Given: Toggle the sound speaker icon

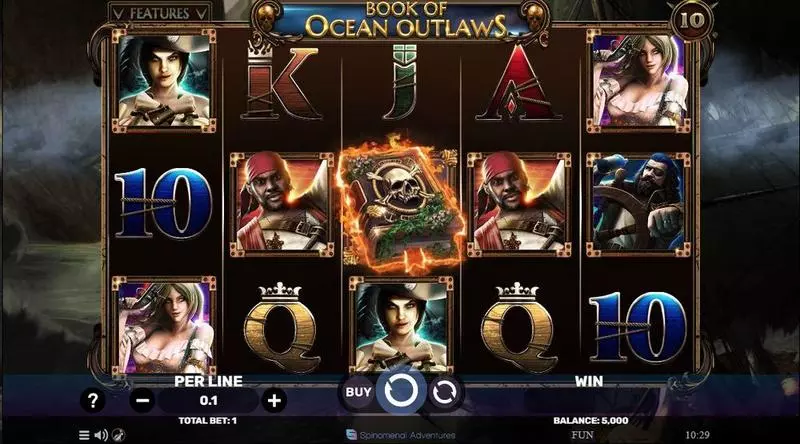Looking at the screenshot, I should coord(100,436).
